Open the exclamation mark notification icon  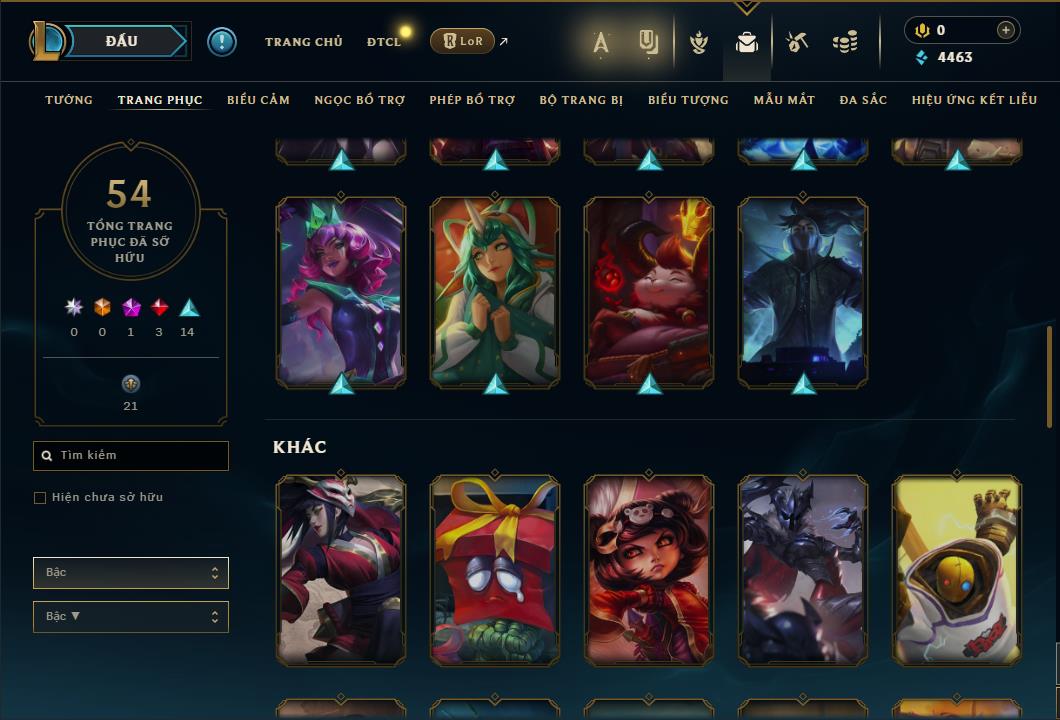coord(222,42)
